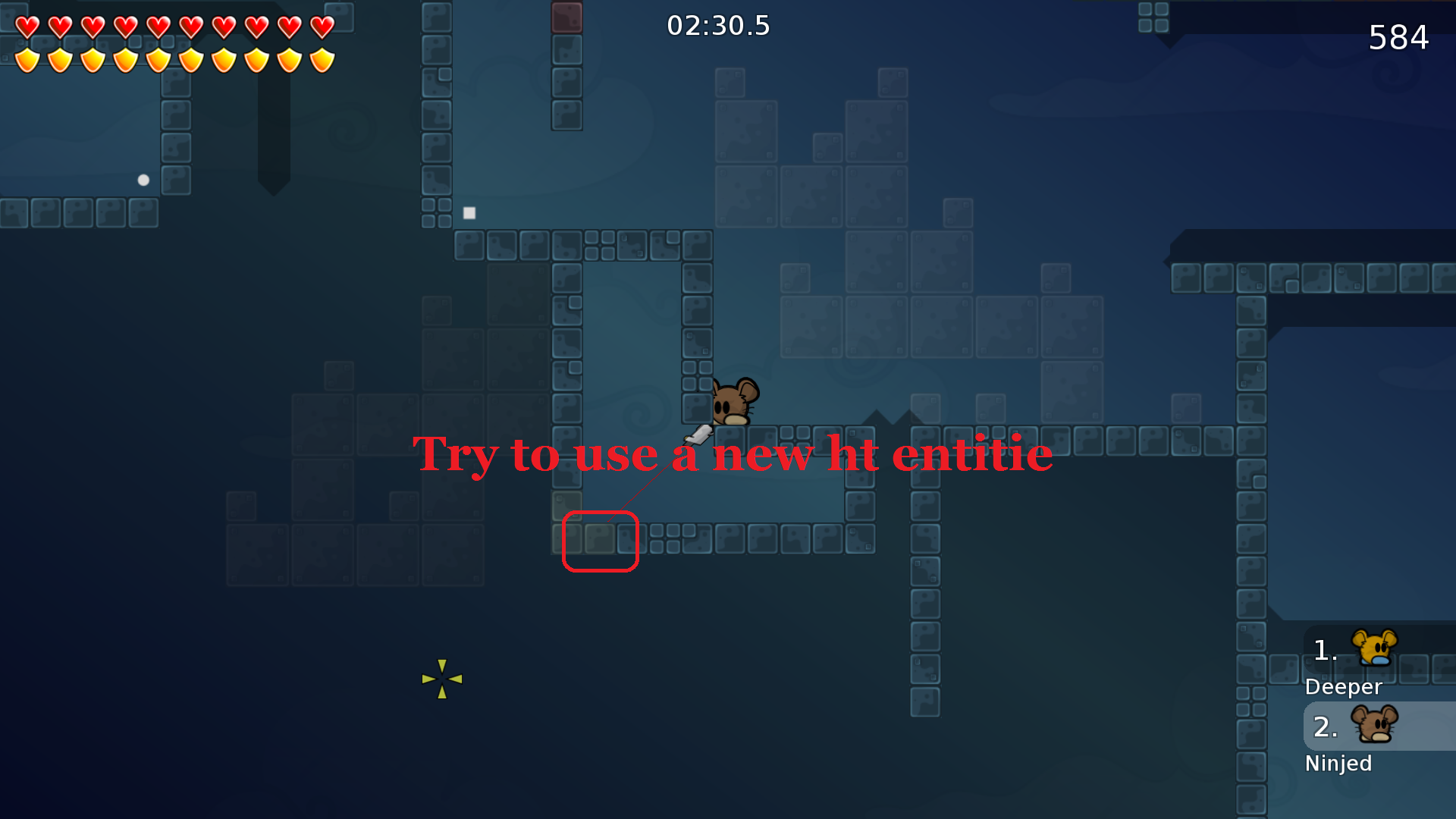1456x819 pixels.
Task: Click the player's mouse character holding the dart
Action: click(732, 402)
